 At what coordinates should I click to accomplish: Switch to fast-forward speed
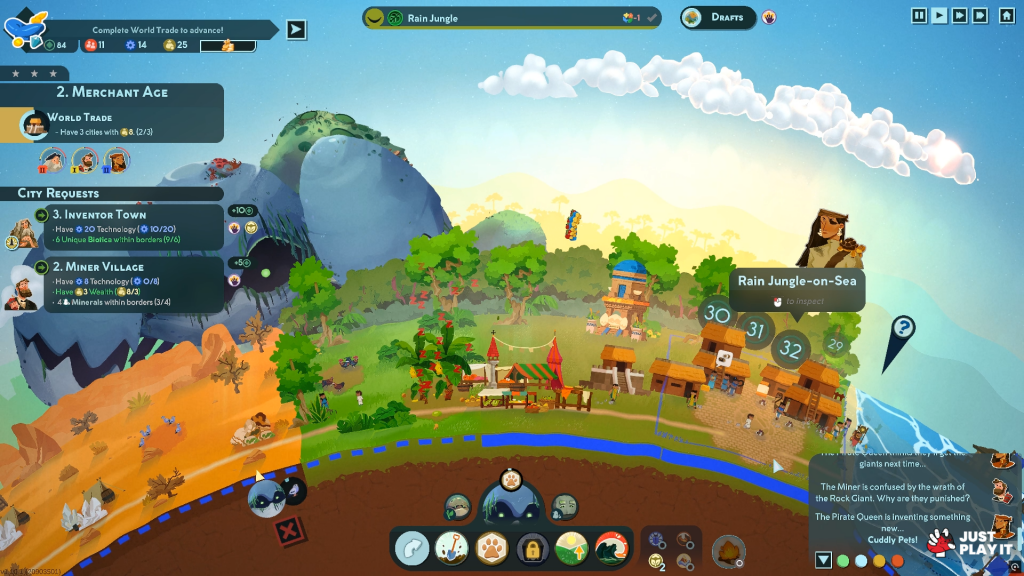coord(959,15)
